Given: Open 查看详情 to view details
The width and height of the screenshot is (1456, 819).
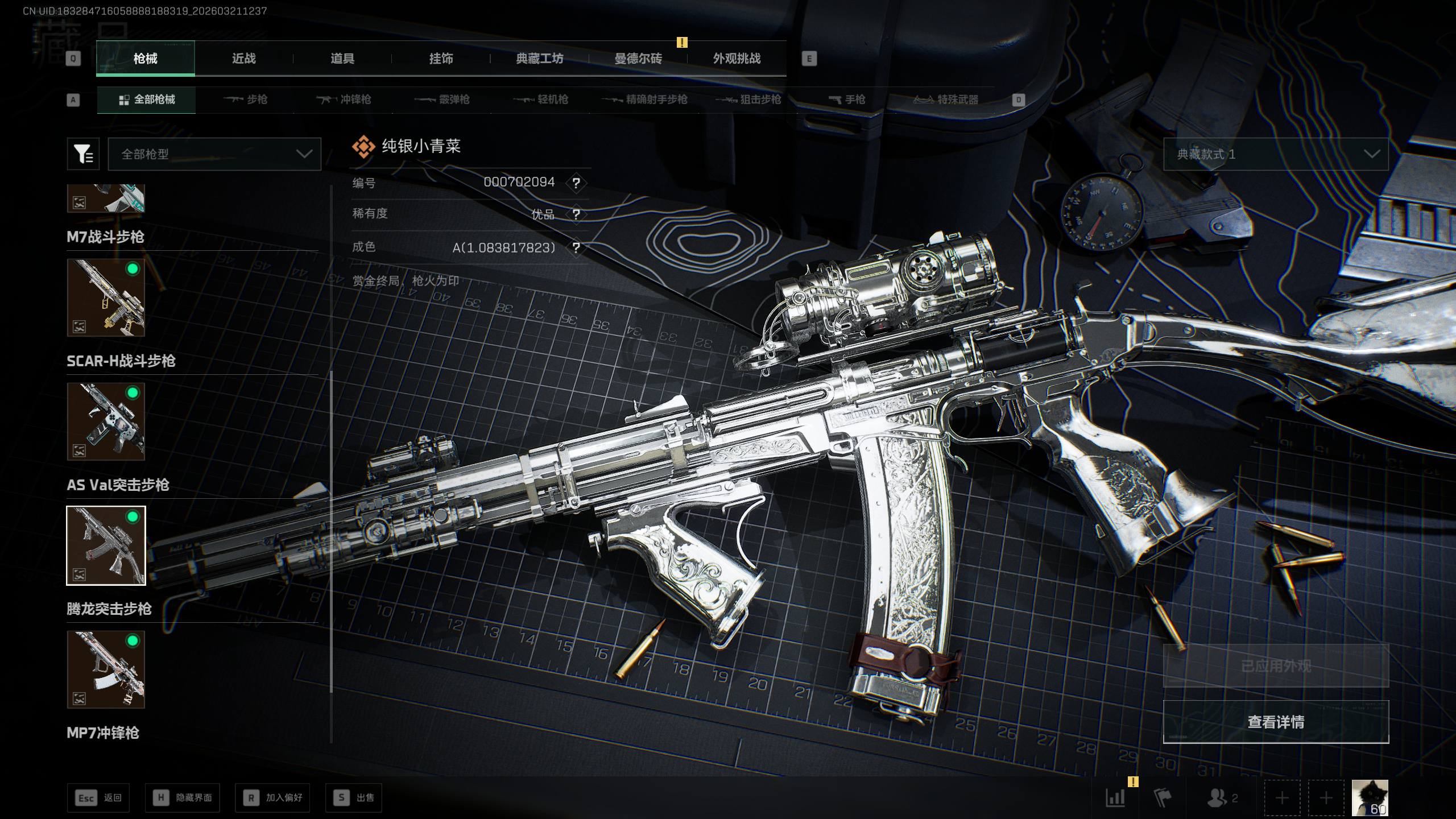Looking at the screenshot, I should tap(1275, 722).
